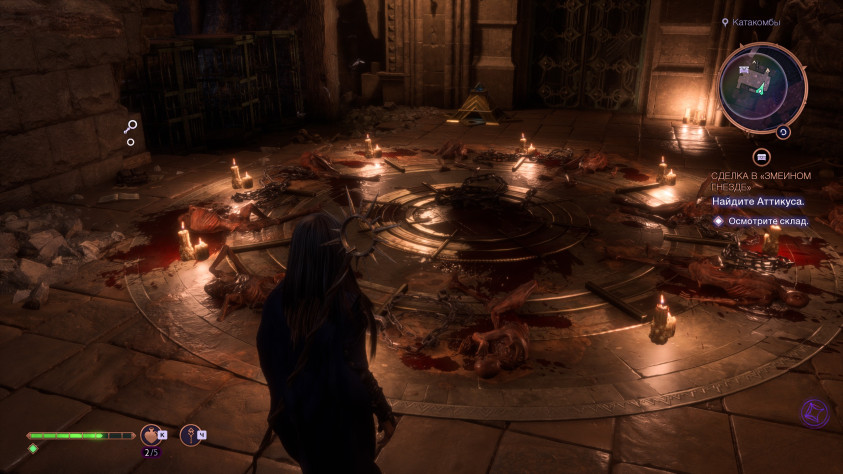Select the «Осмотрите склад» sub-objective
The height and width of the screenshot is (474, 843).
[768, 221]
